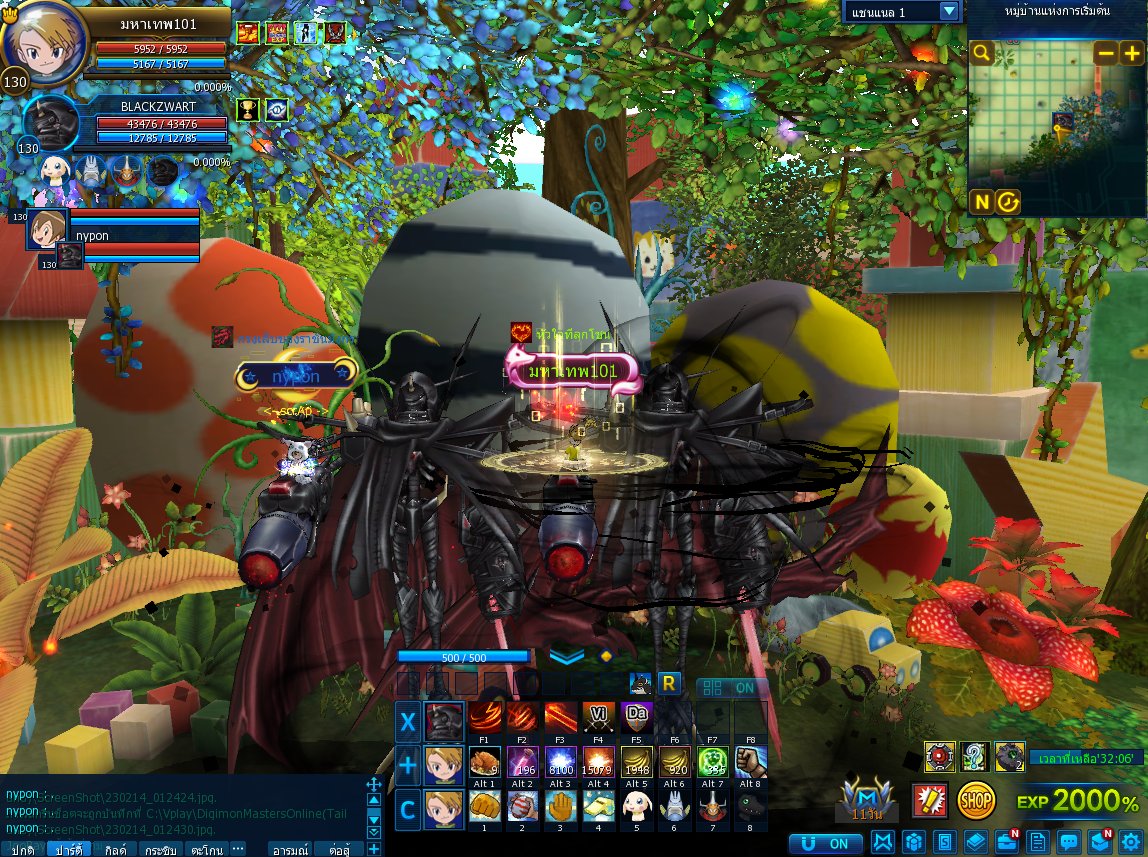Open the gift box menu icon
1148x857 pixels.
pos(913,842)
